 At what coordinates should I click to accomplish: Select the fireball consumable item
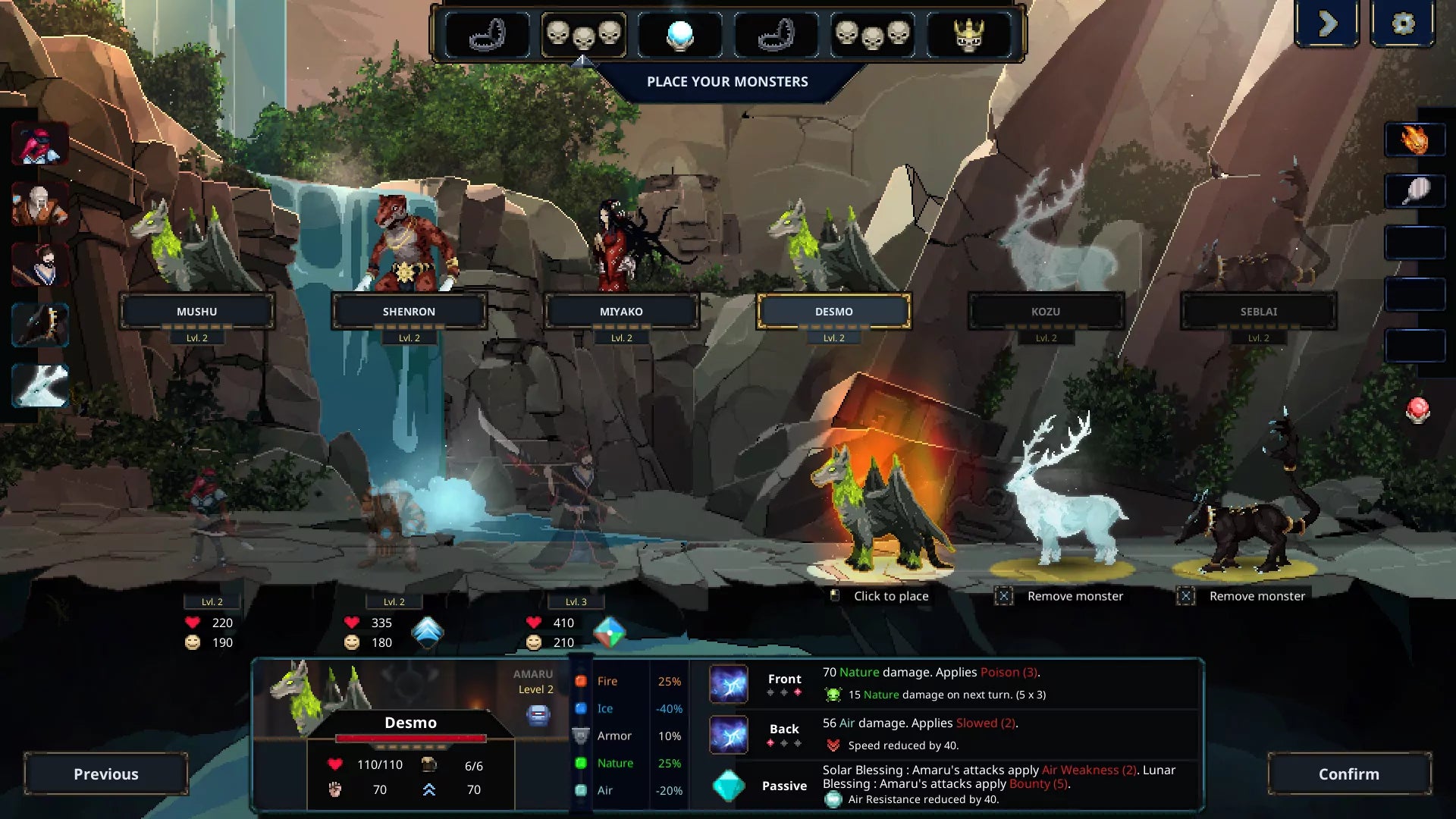click(x=1417, y=139)
